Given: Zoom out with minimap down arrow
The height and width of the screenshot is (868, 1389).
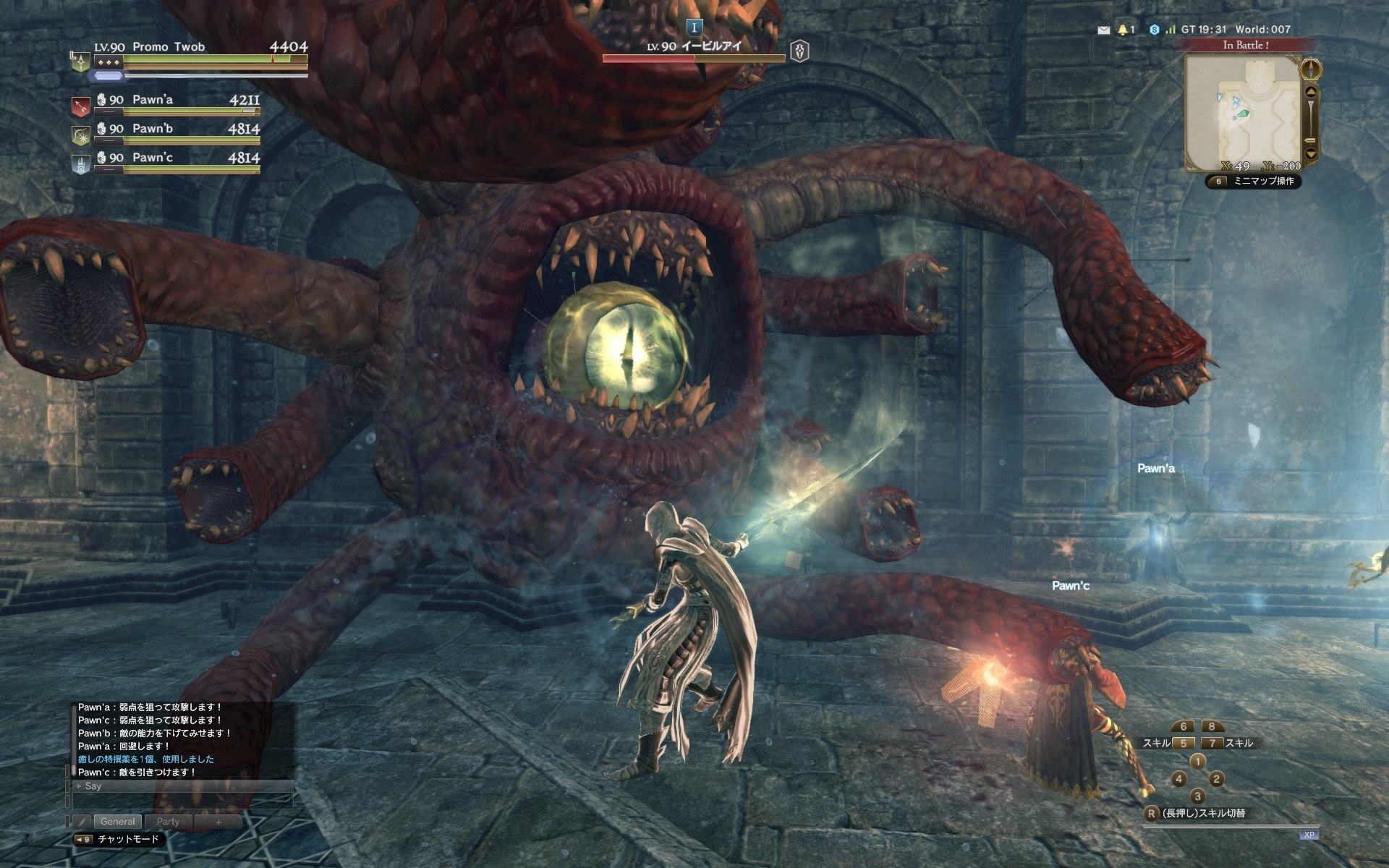Looking at the screenshot, I should point(1311,154).
